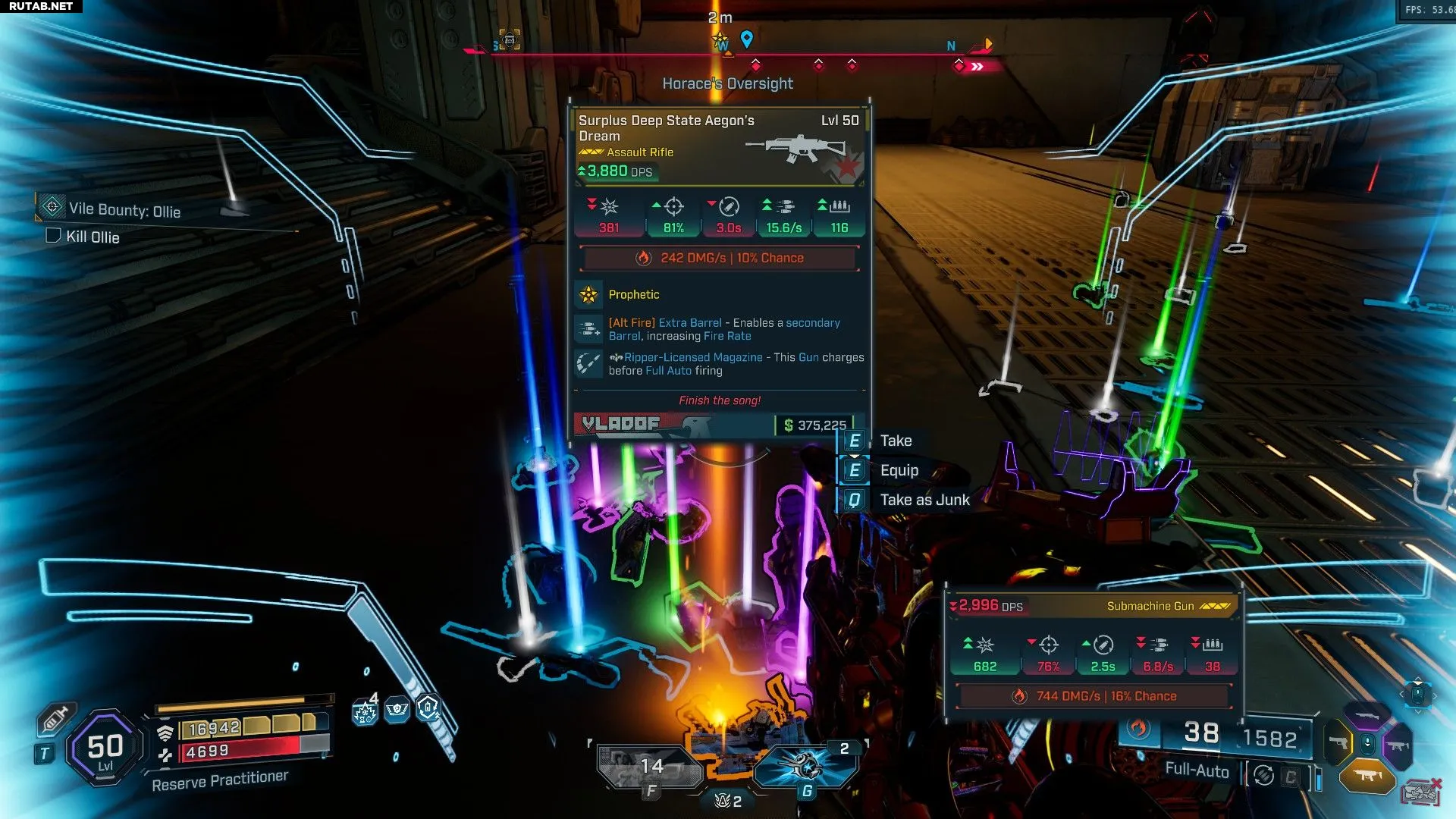Click the blue waypoint pin on the compass

pos(746,39)
